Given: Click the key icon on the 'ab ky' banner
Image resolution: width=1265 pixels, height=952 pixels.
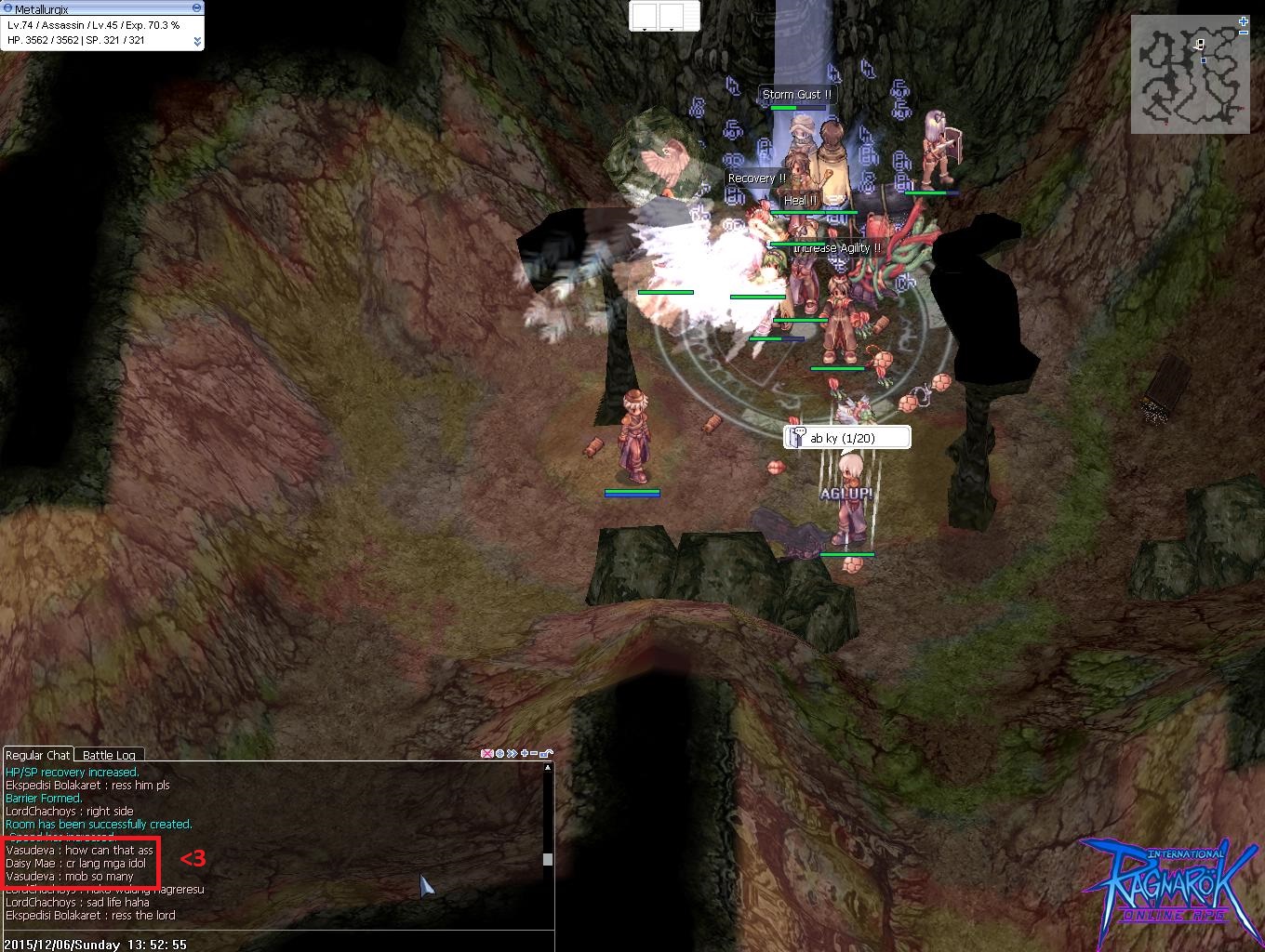Looking at the screenshot, I should 797,436.
